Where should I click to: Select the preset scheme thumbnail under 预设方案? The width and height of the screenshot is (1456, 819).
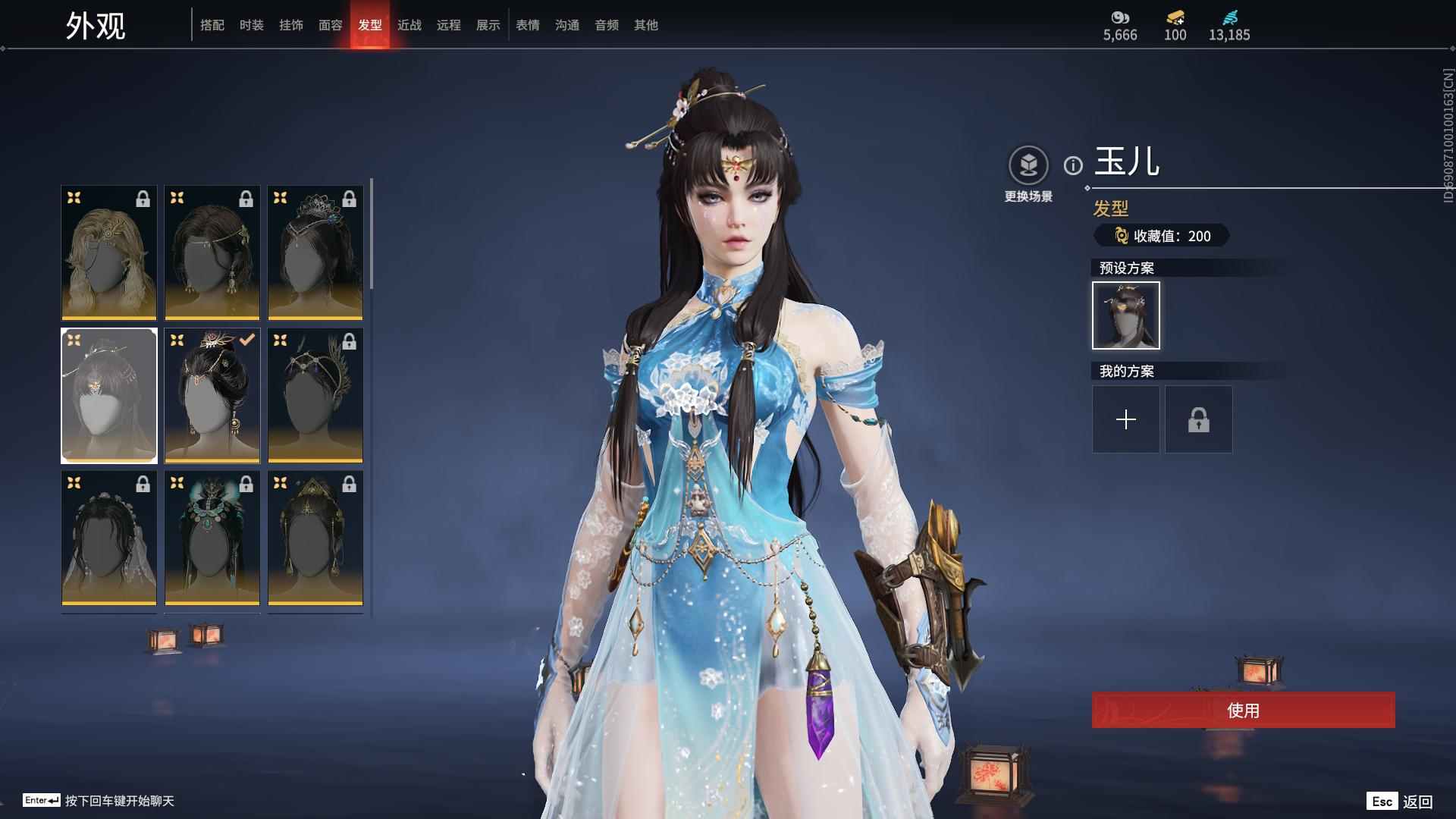[1125, 315]
